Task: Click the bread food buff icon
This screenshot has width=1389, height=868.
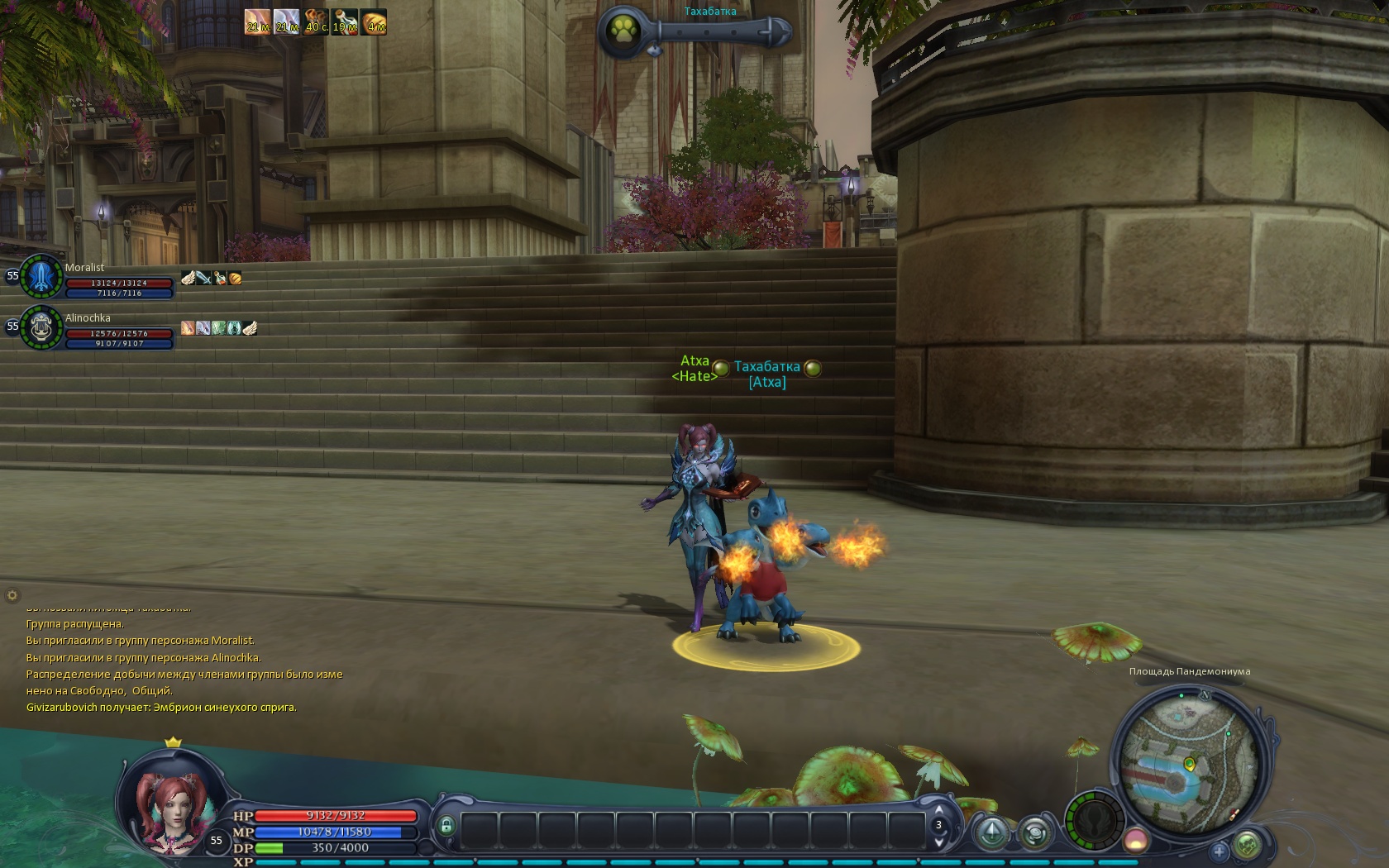Action: point(374,21)
